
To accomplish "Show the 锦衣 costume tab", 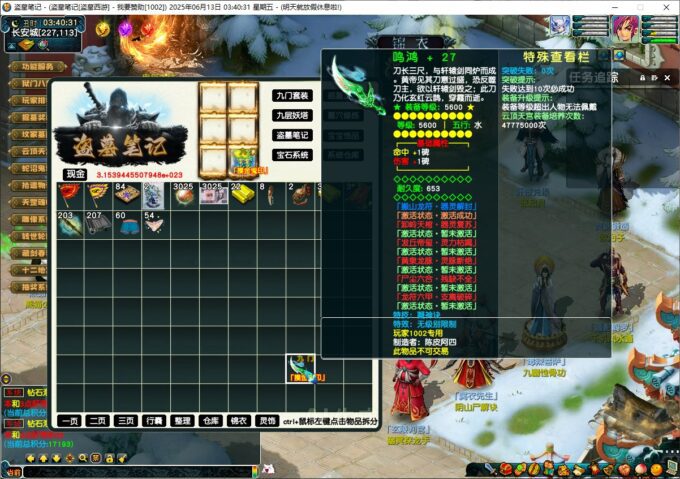I will tap(238, 421).
